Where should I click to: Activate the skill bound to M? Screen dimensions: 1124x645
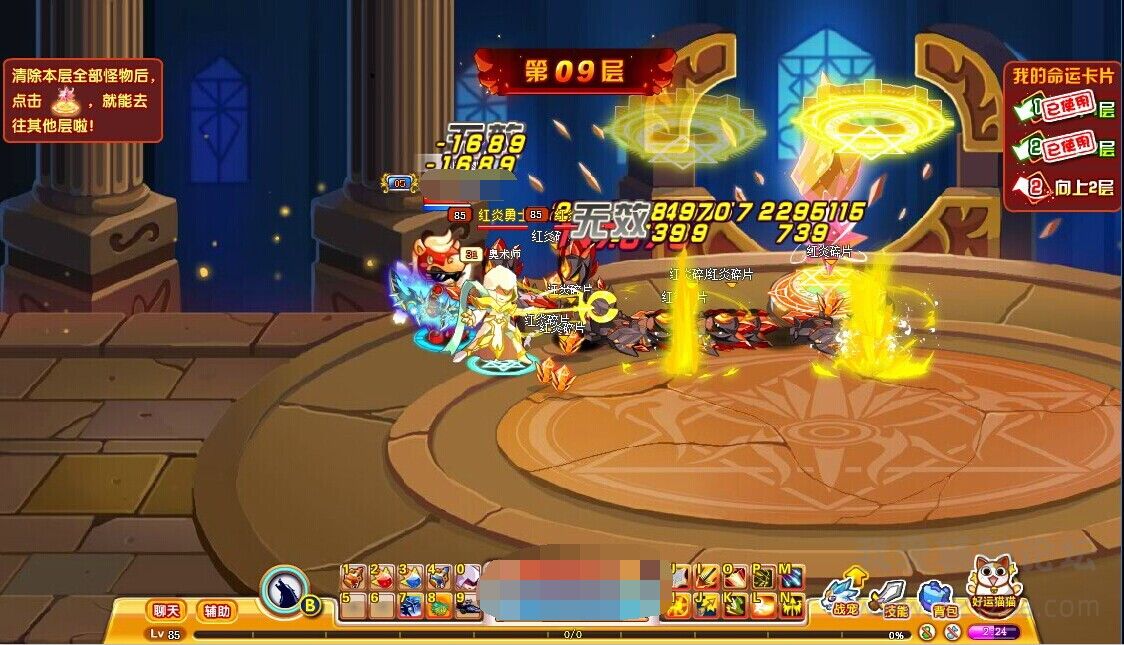tap(792, 577)
